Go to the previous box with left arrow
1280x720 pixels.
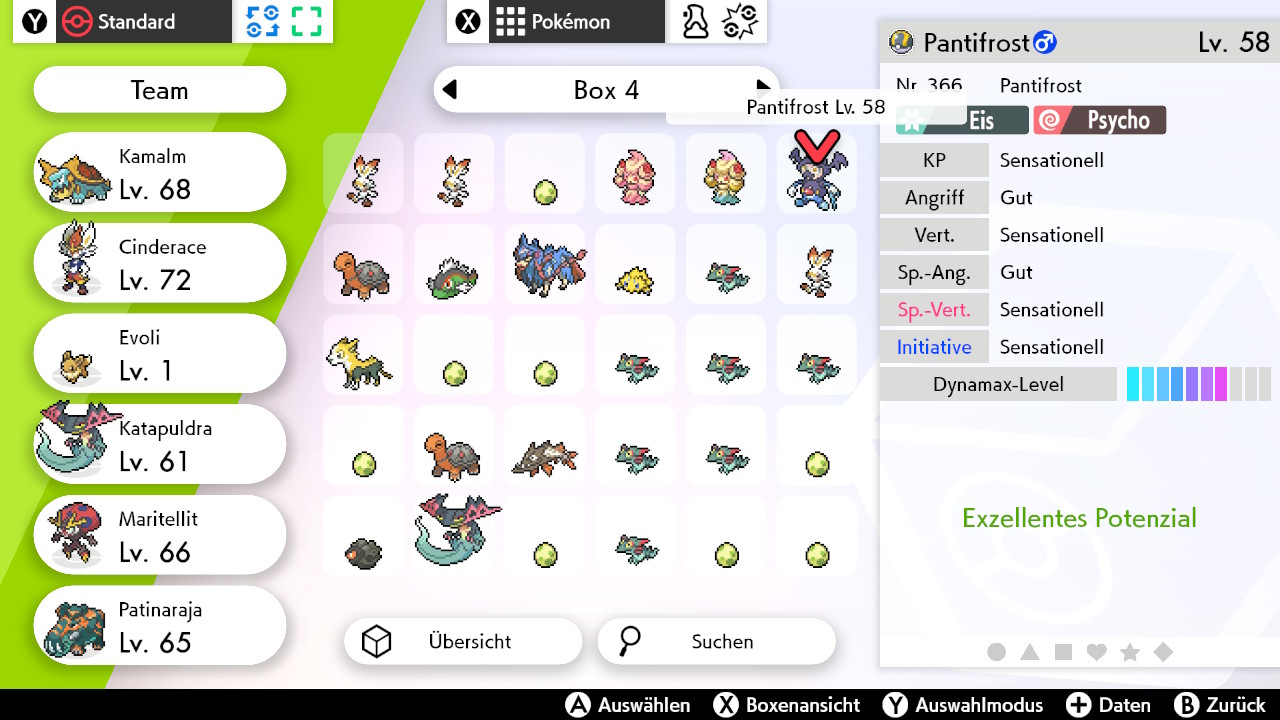450,90
